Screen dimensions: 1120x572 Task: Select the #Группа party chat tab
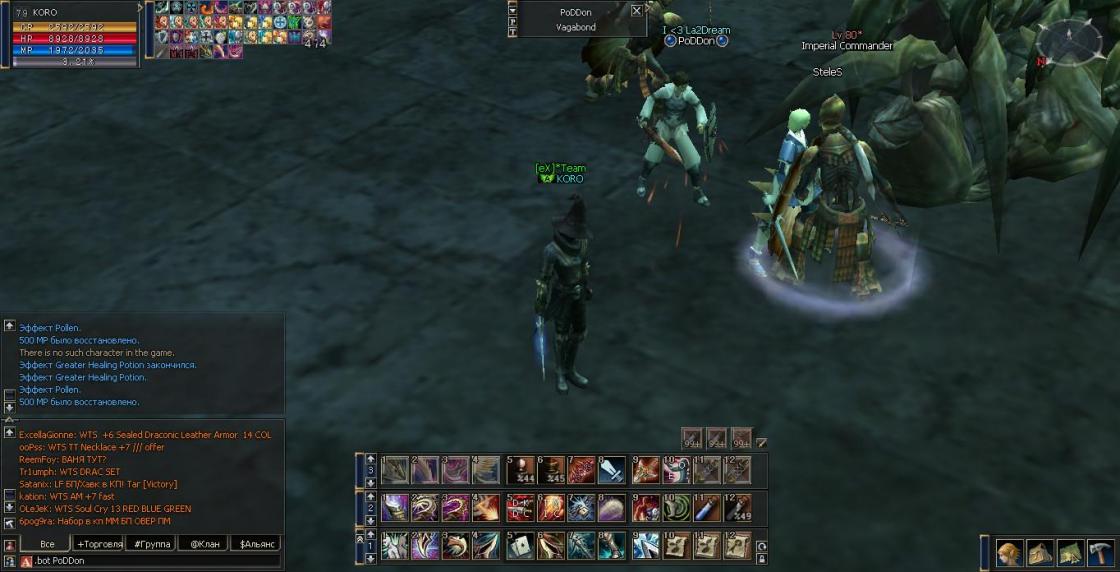(150, 544)
